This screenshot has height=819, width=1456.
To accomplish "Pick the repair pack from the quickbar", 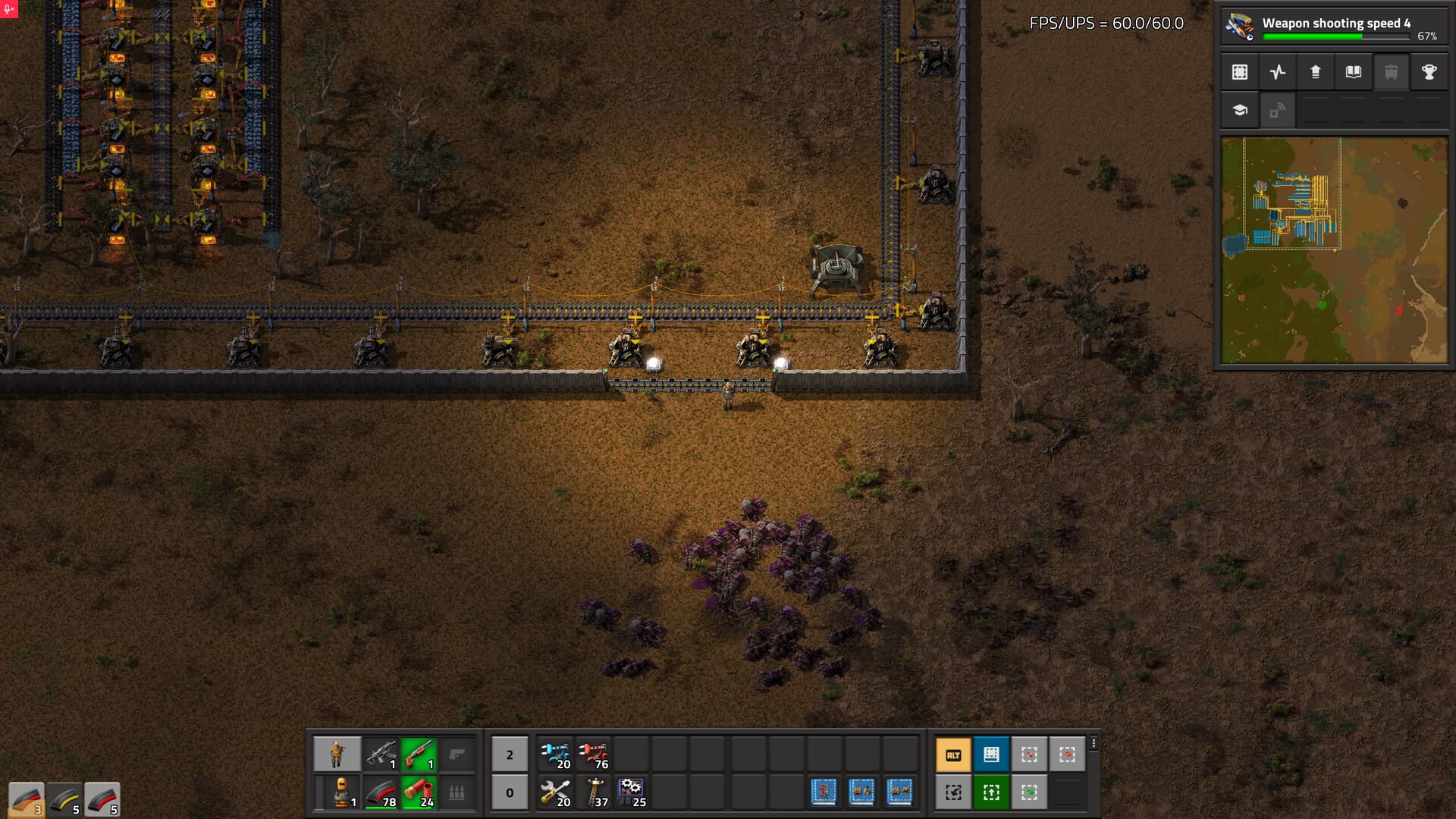I will pyautogui.click(x=555, y=792).
